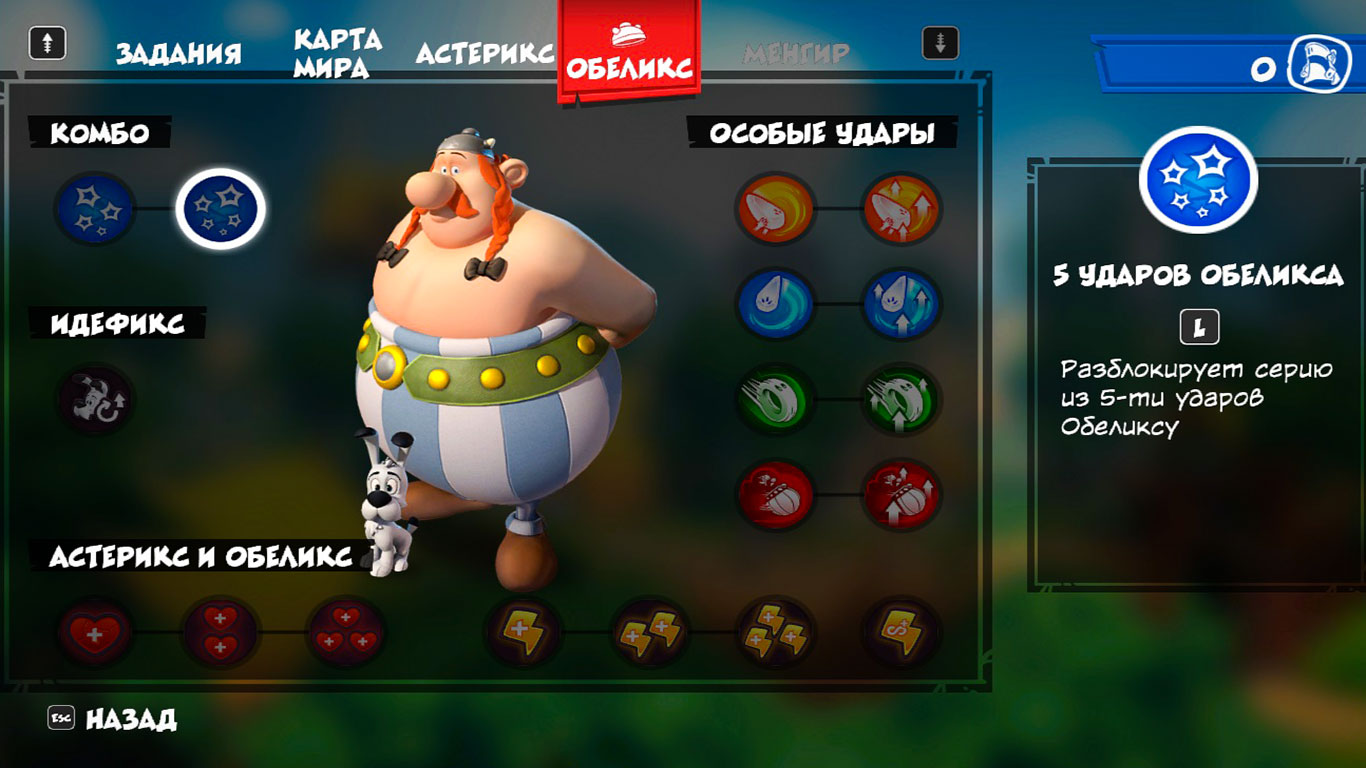
Task: Select the highlighted 5-hit combo skill icon
Action: coord(220,209)
